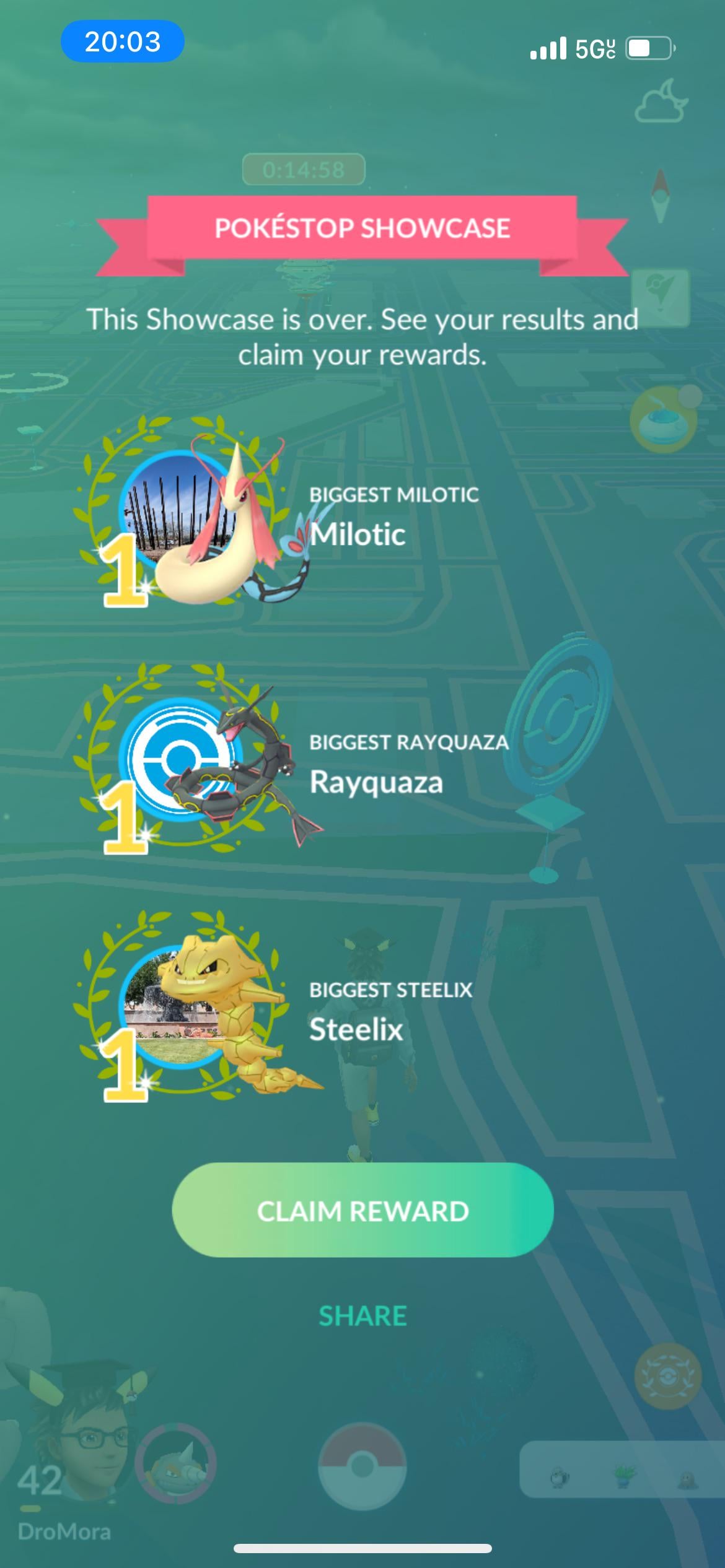Claim the showcase reward
The image size is (725, 1568).
click(362, 1211)
